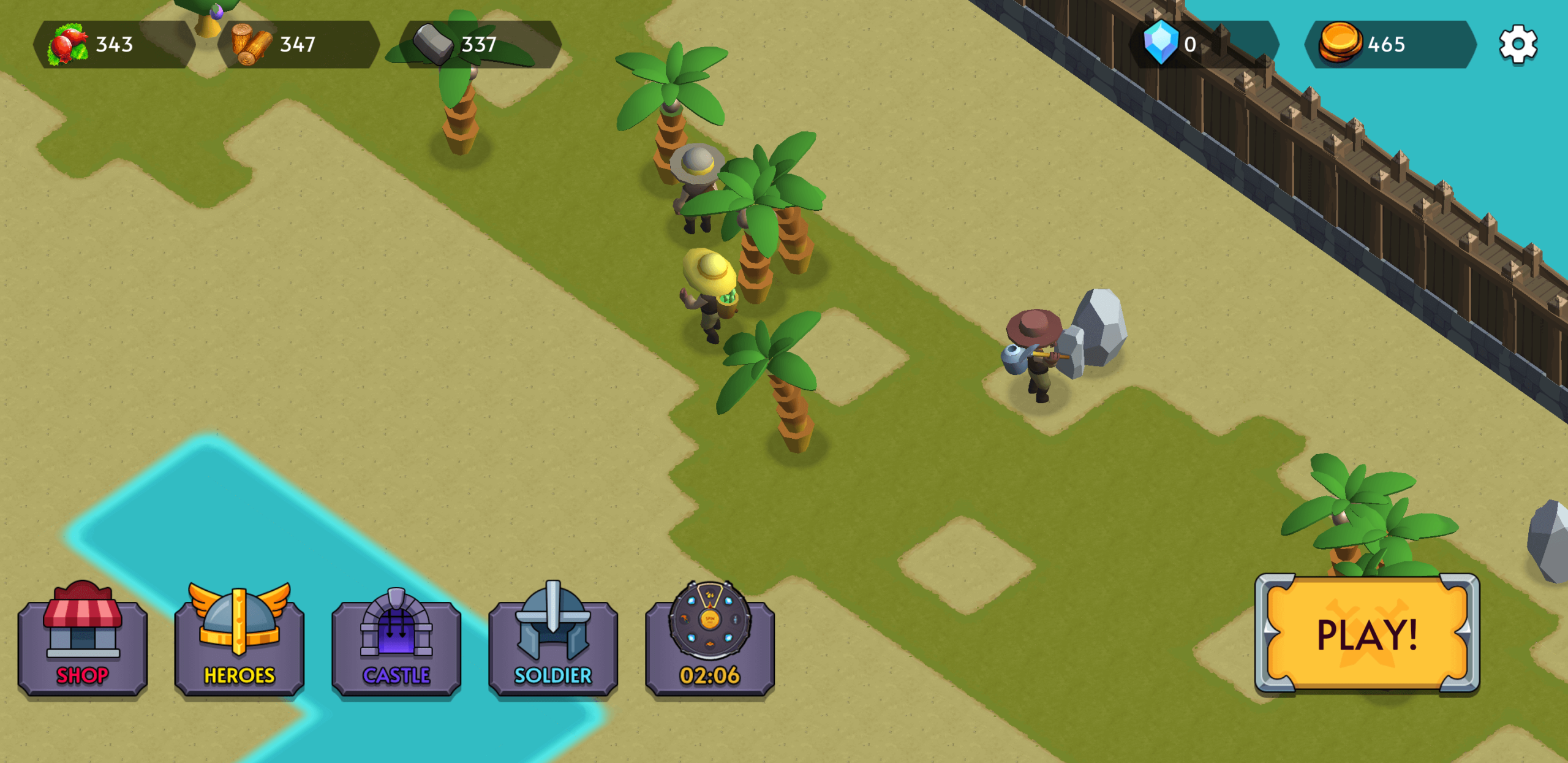Tap the gold coins counter
The height and width of the screenshot is (763, 1568).
click(1389, 44)
